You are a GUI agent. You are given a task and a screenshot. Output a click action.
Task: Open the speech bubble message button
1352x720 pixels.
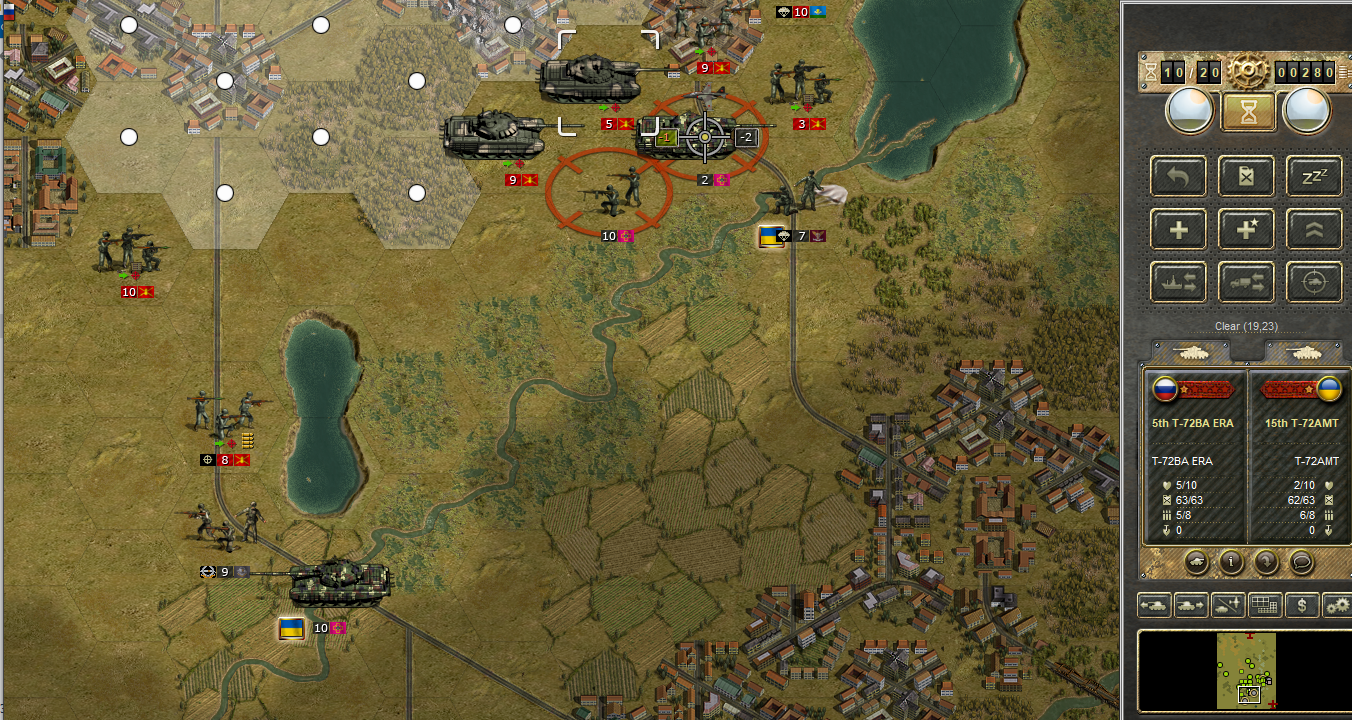[x=1302, y=562]
